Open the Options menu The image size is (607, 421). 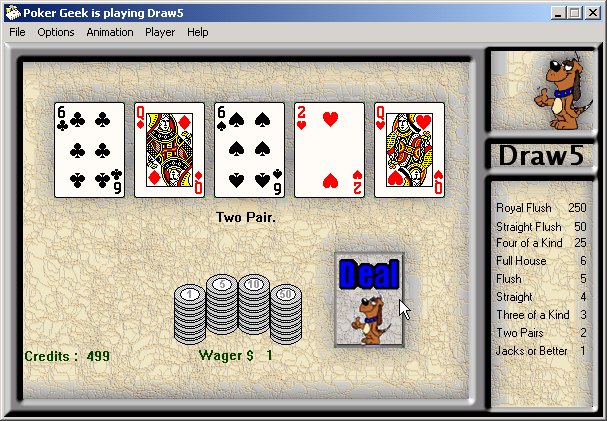(56, 32)
